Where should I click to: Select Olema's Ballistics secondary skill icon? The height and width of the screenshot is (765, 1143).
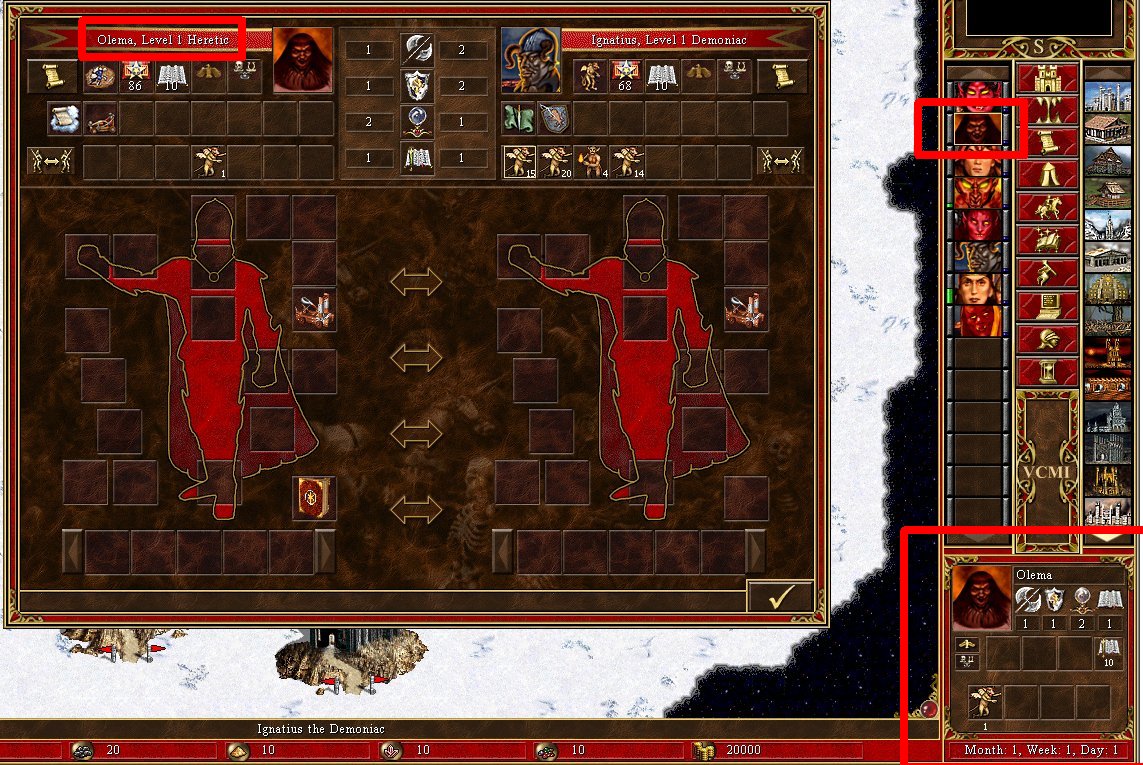click(100, 118)
